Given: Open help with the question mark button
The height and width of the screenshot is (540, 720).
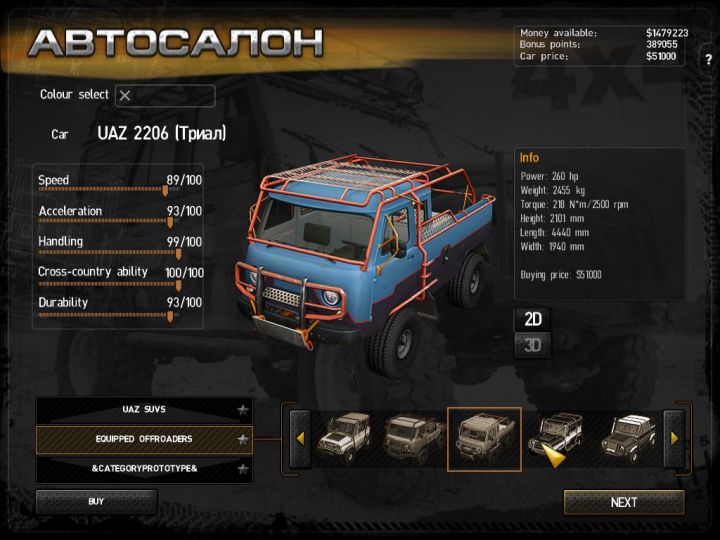Looking at the screenshot, I should point(708,59).
